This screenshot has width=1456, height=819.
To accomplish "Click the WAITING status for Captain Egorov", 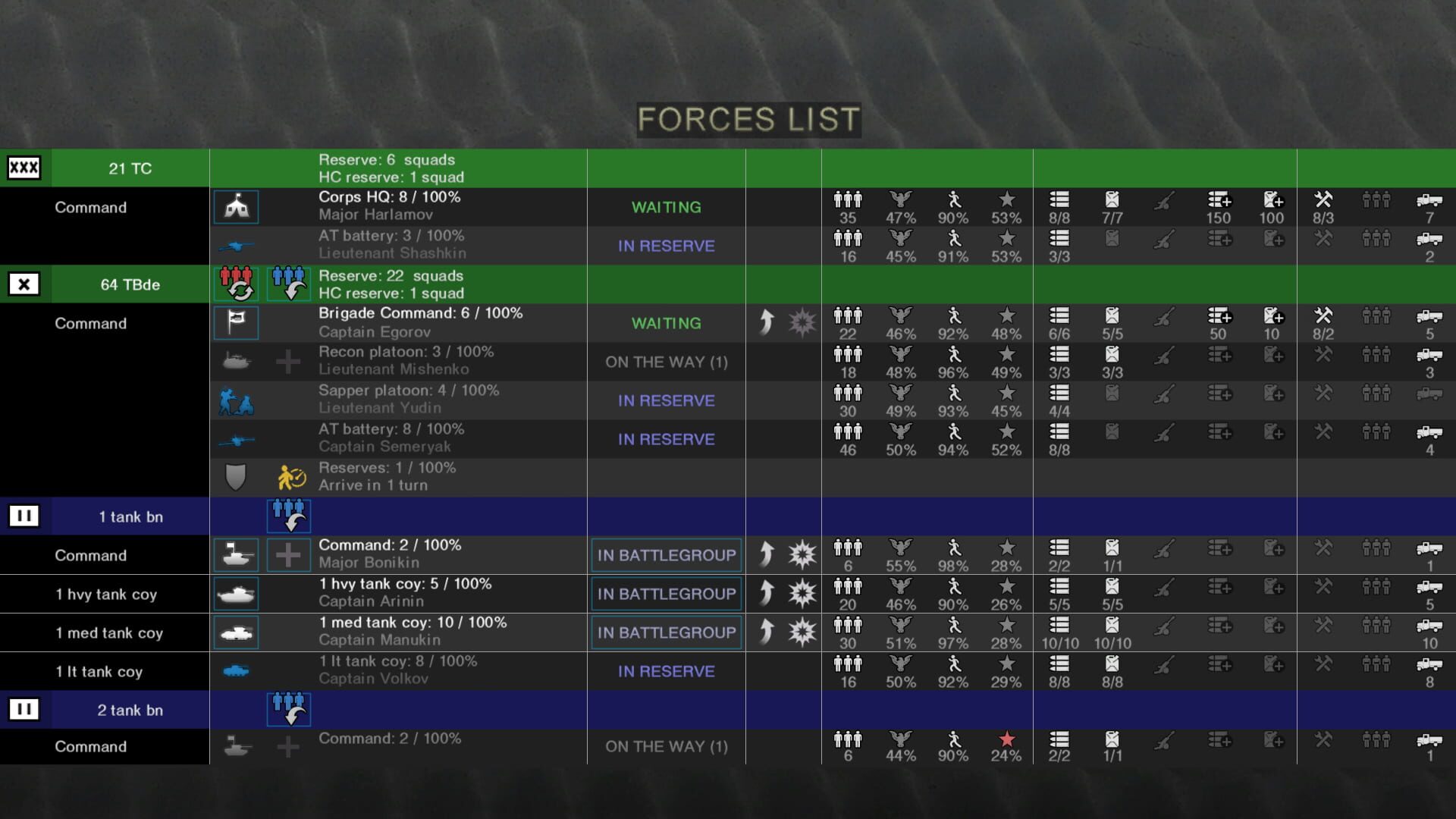I will coord(666,323).
